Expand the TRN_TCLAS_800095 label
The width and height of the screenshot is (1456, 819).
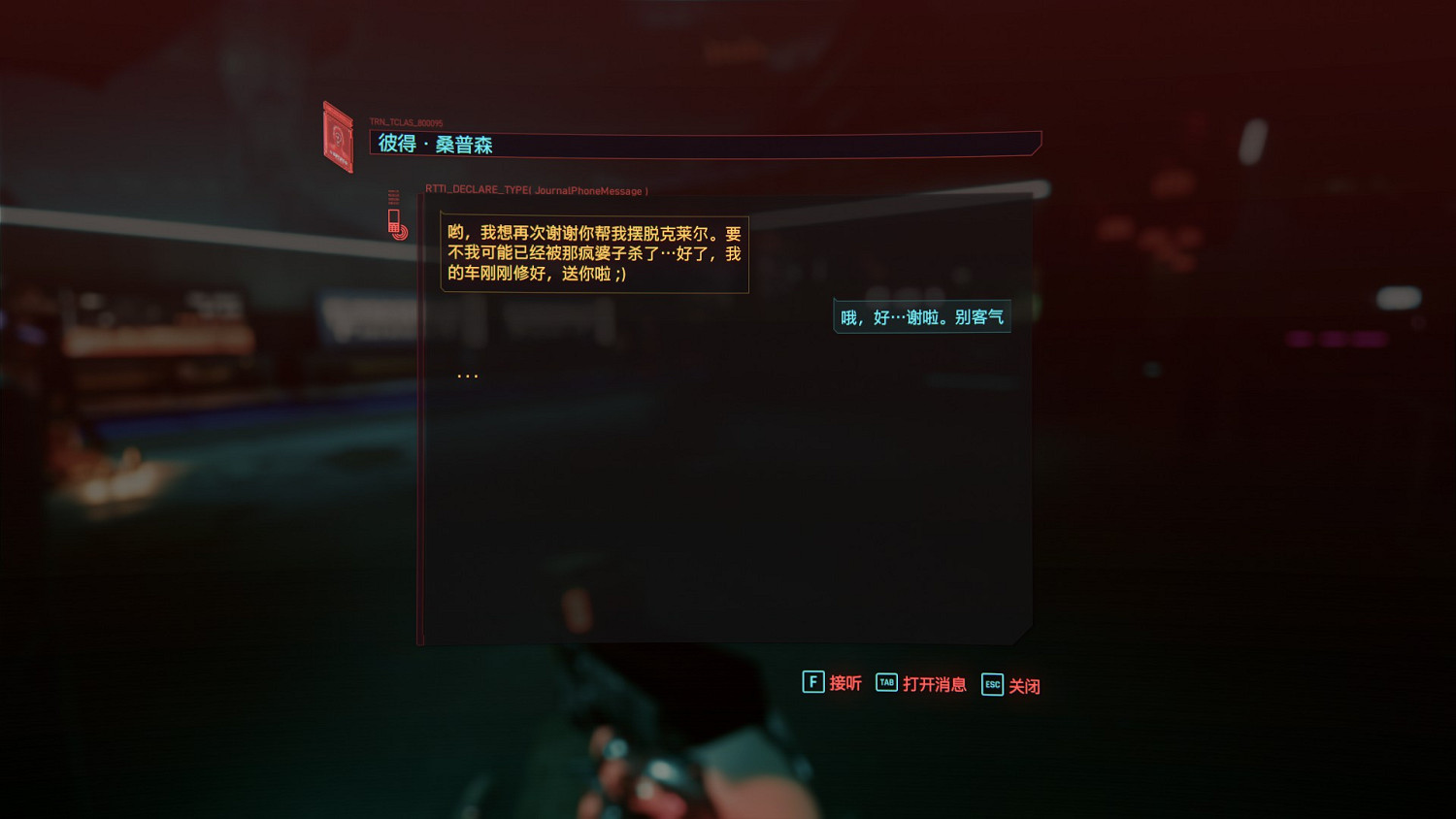coord(405,121)
